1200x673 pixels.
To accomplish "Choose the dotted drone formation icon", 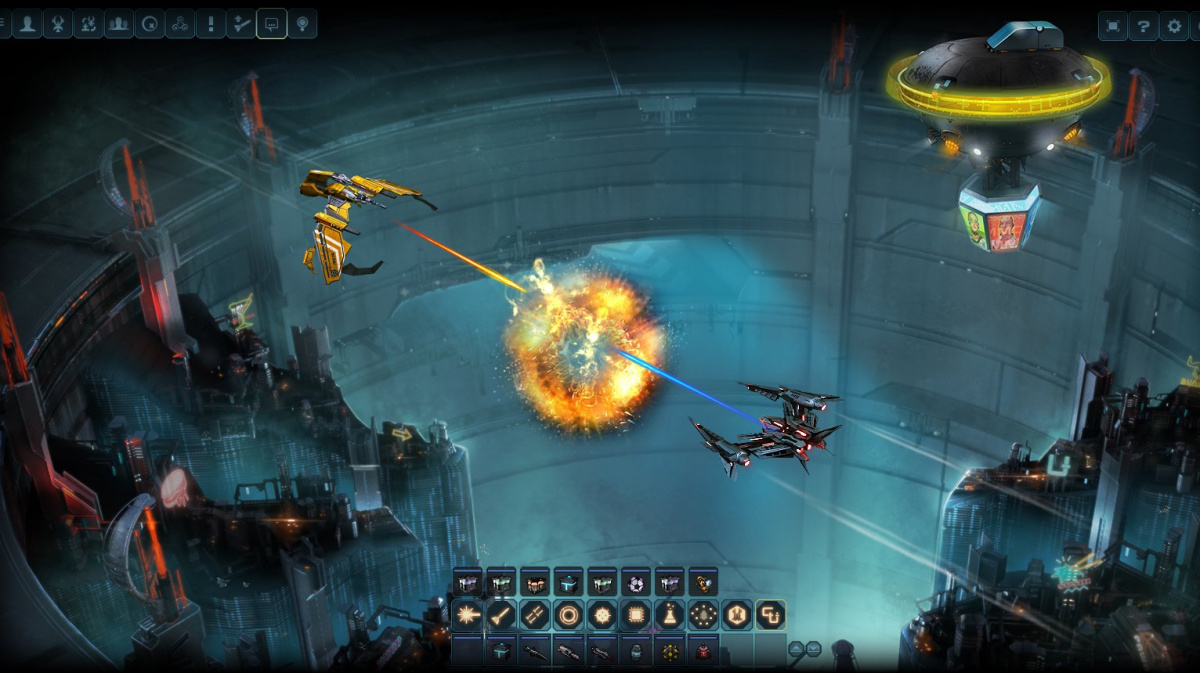I will point(703,615).
